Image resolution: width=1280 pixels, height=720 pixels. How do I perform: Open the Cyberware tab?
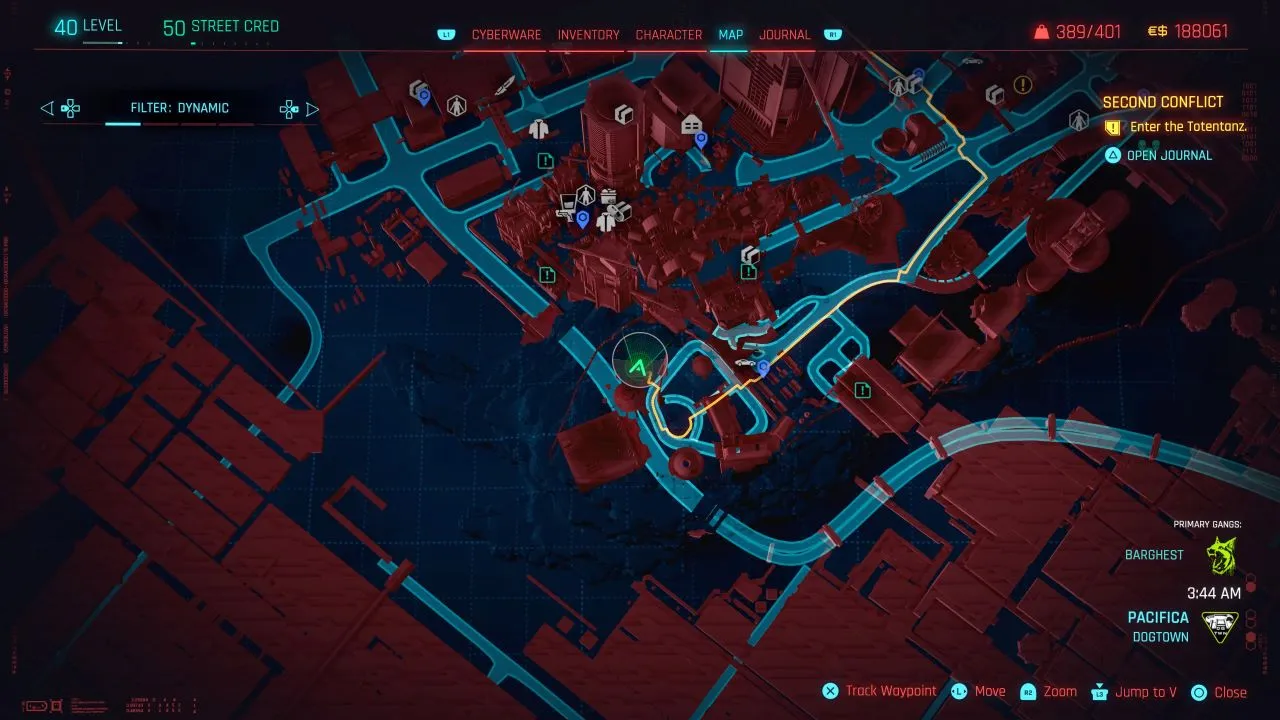click(506, 34)
